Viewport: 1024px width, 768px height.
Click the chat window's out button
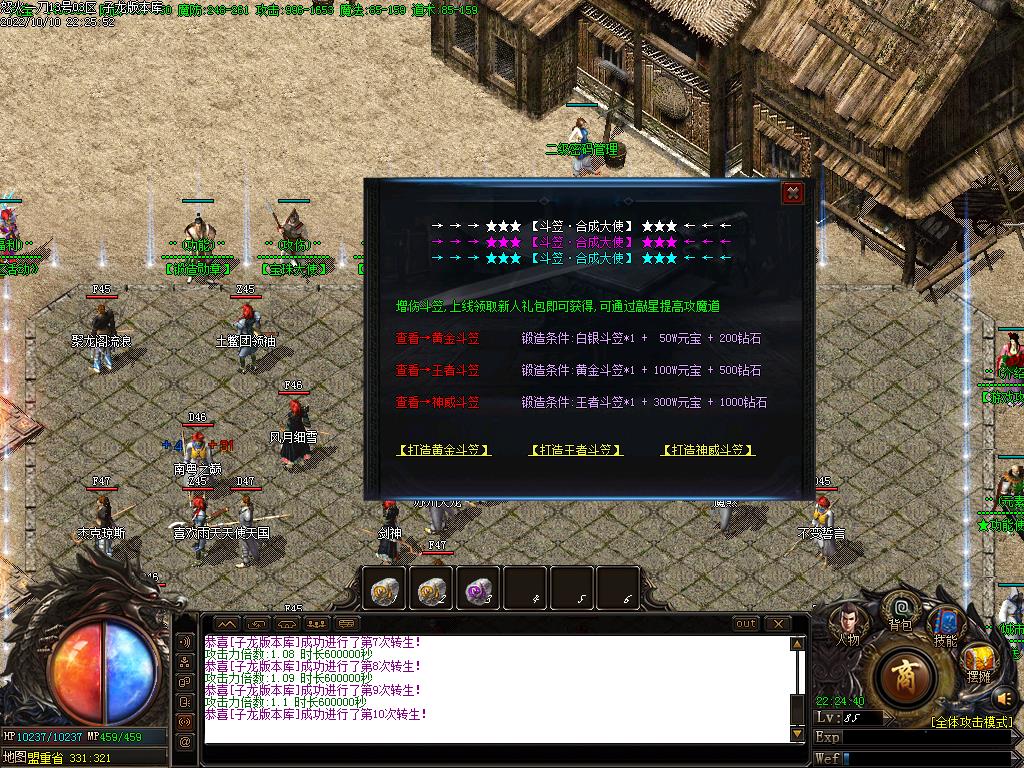pos(746,624)
